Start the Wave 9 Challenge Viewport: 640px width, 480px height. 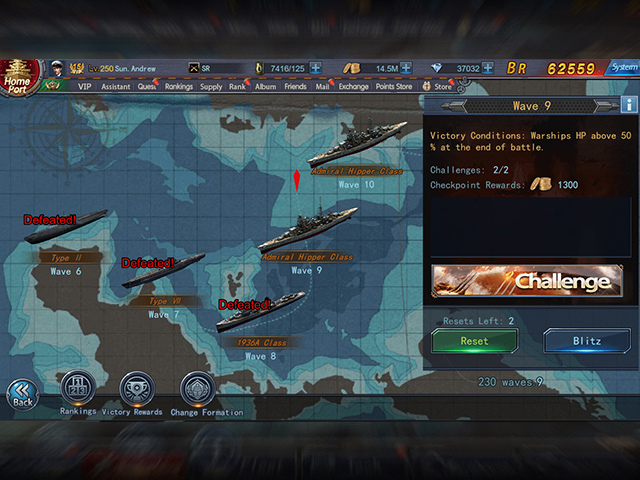pyautogui.click(x=526, y=281)
